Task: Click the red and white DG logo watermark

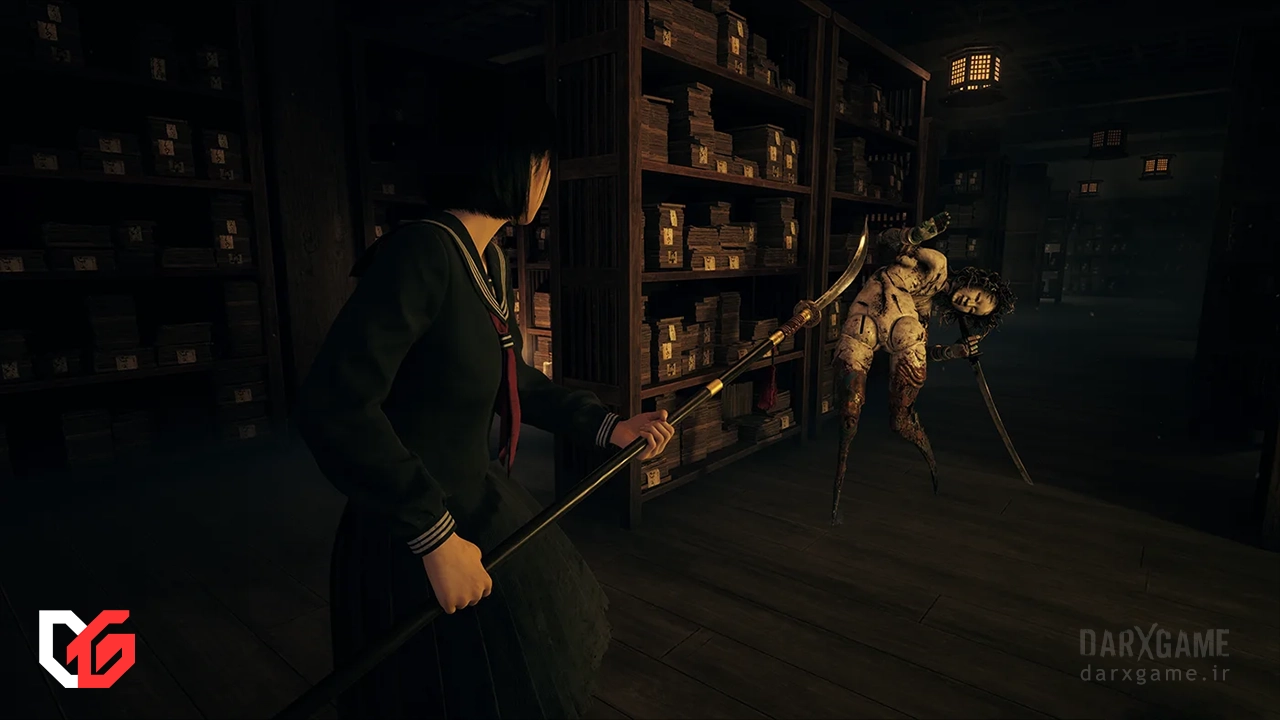Action: [x=86, y=648]
